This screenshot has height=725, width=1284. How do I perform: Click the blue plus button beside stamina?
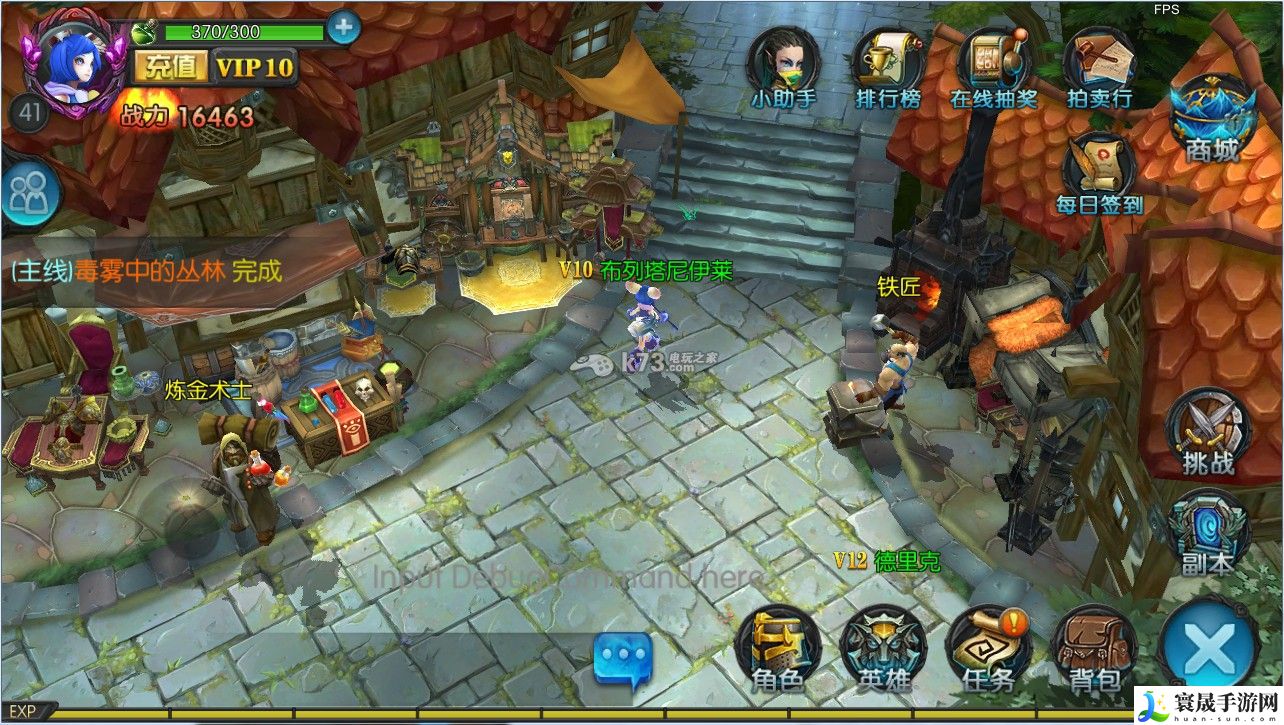(343, 28)
